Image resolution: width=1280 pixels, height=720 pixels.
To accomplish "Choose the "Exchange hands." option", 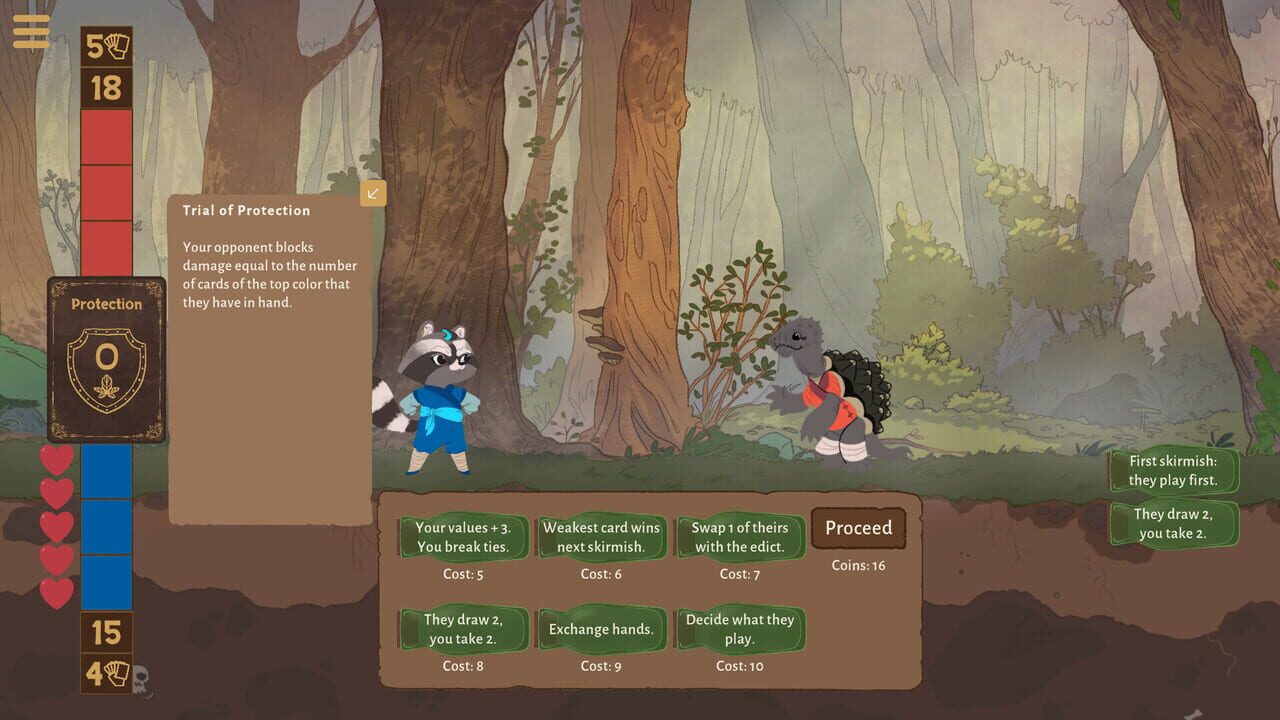I will click(x=601, y=628).
